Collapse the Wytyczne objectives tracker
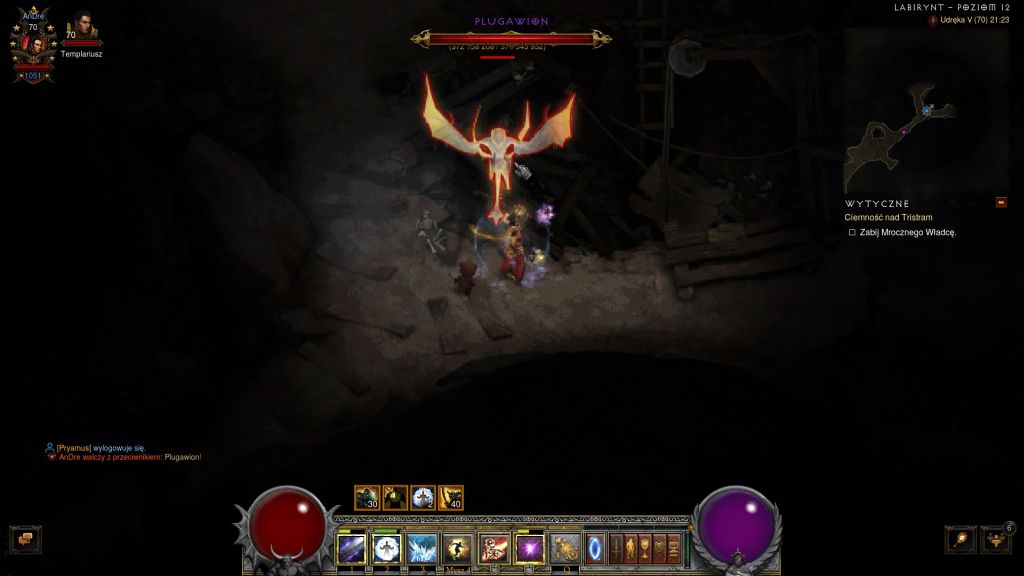 pyautogui.click(x=1001, y=203)
